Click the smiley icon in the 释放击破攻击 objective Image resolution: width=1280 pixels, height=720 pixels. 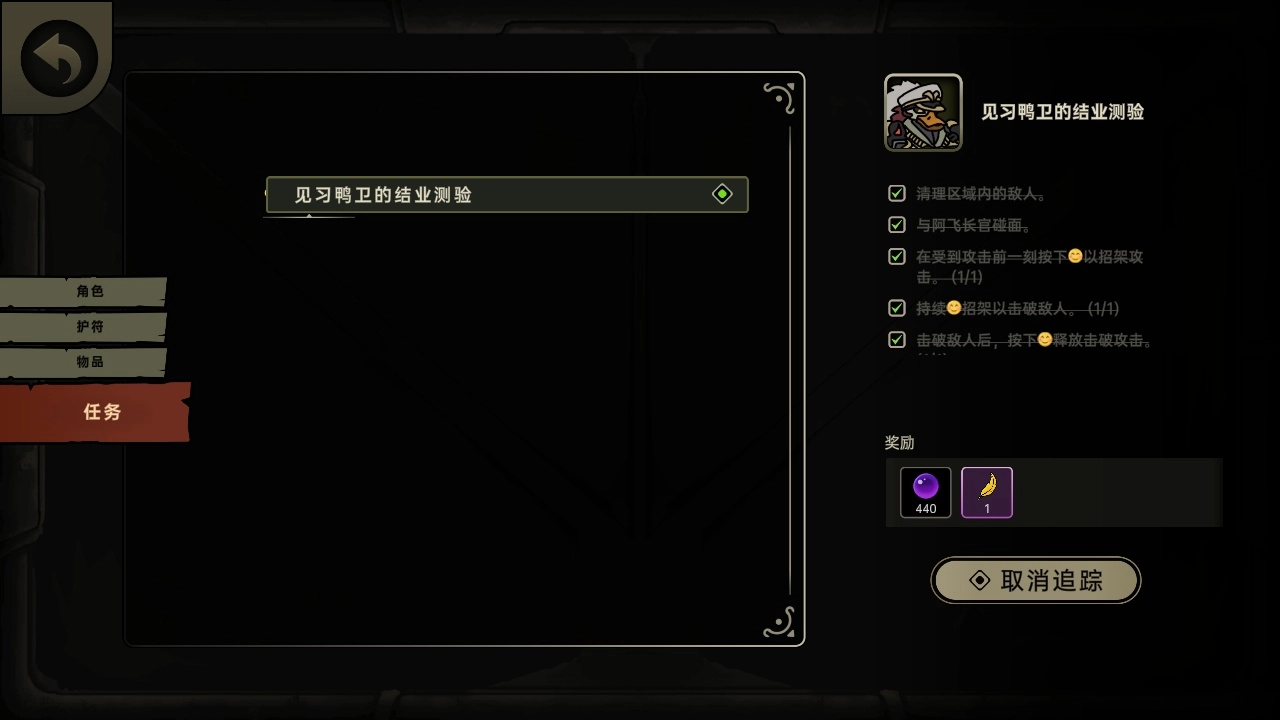click(1043, 340)
